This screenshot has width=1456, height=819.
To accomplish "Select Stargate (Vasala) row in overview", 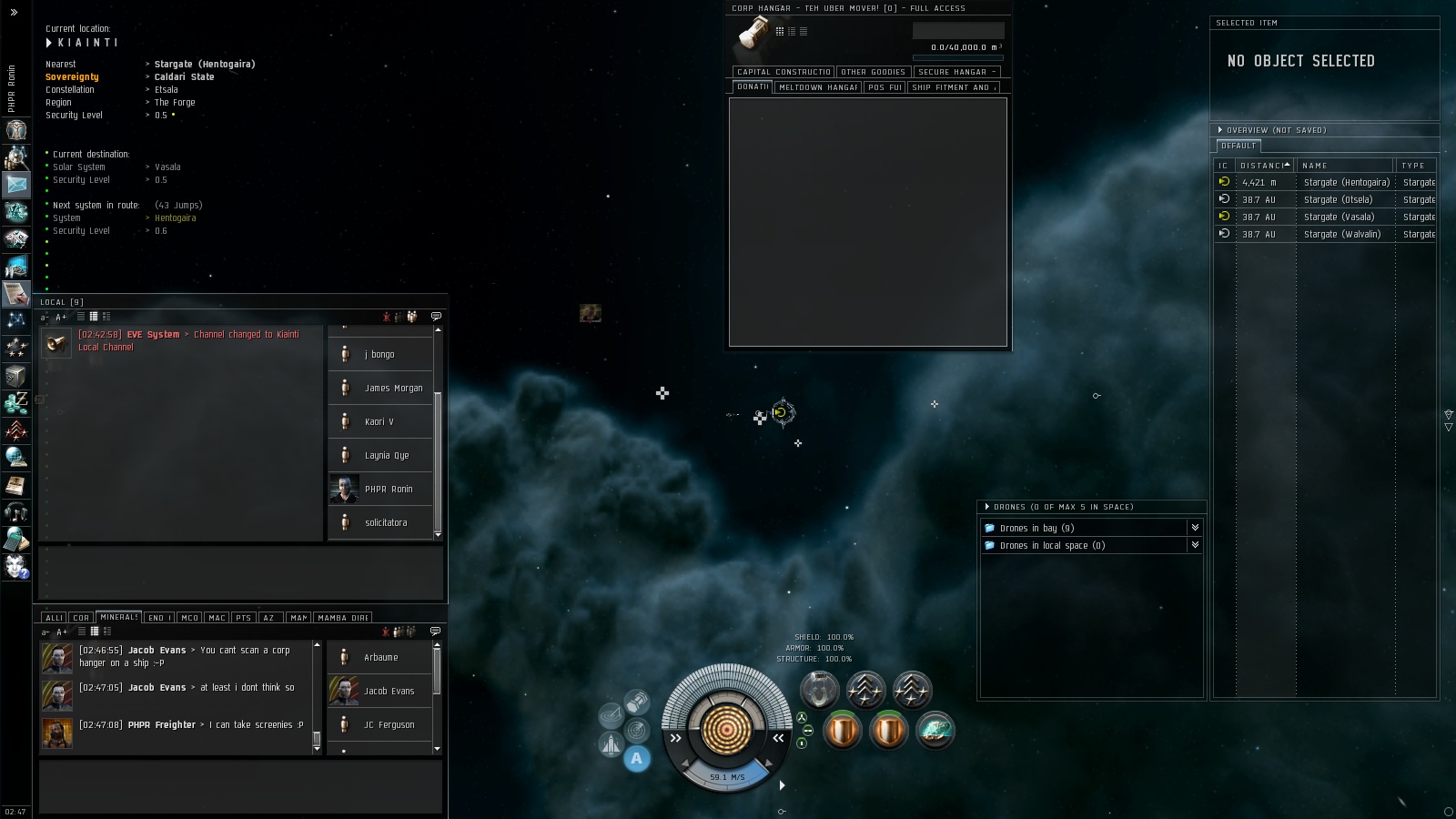I will pos(1339,217).
